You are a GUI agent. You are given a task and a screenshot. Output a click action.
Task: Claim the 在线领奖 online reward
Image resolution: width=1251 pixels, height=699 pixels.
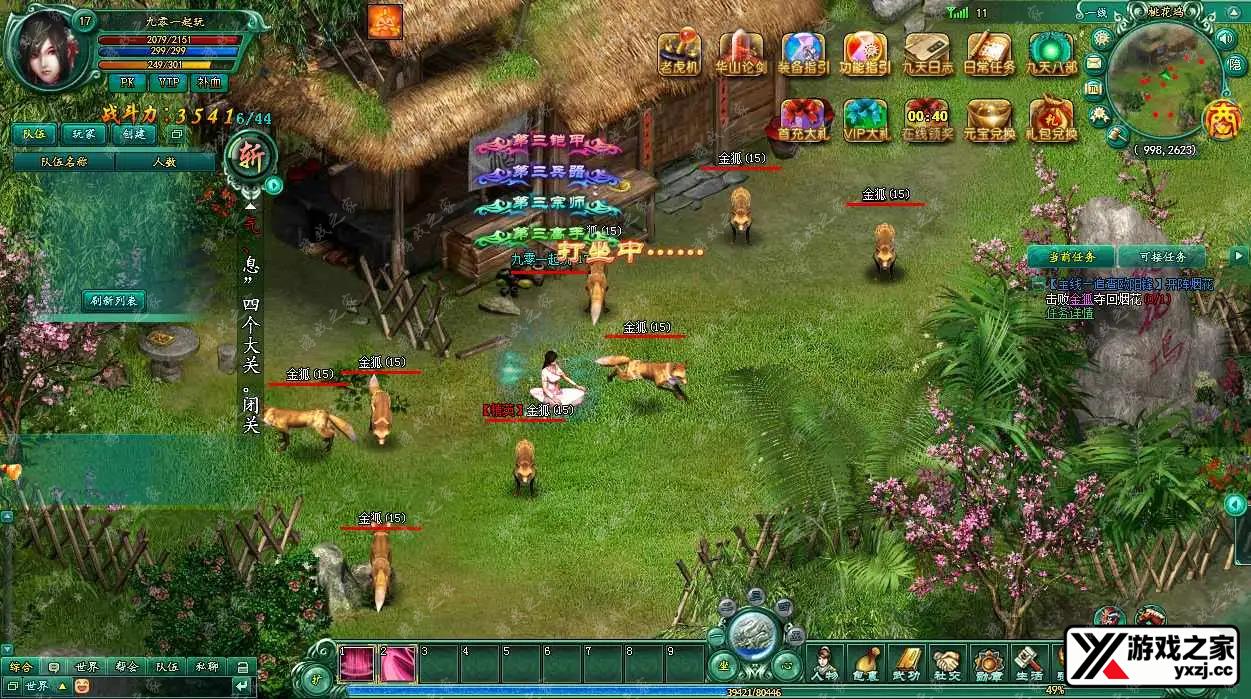pyautogui.click(x=926, y=117)
